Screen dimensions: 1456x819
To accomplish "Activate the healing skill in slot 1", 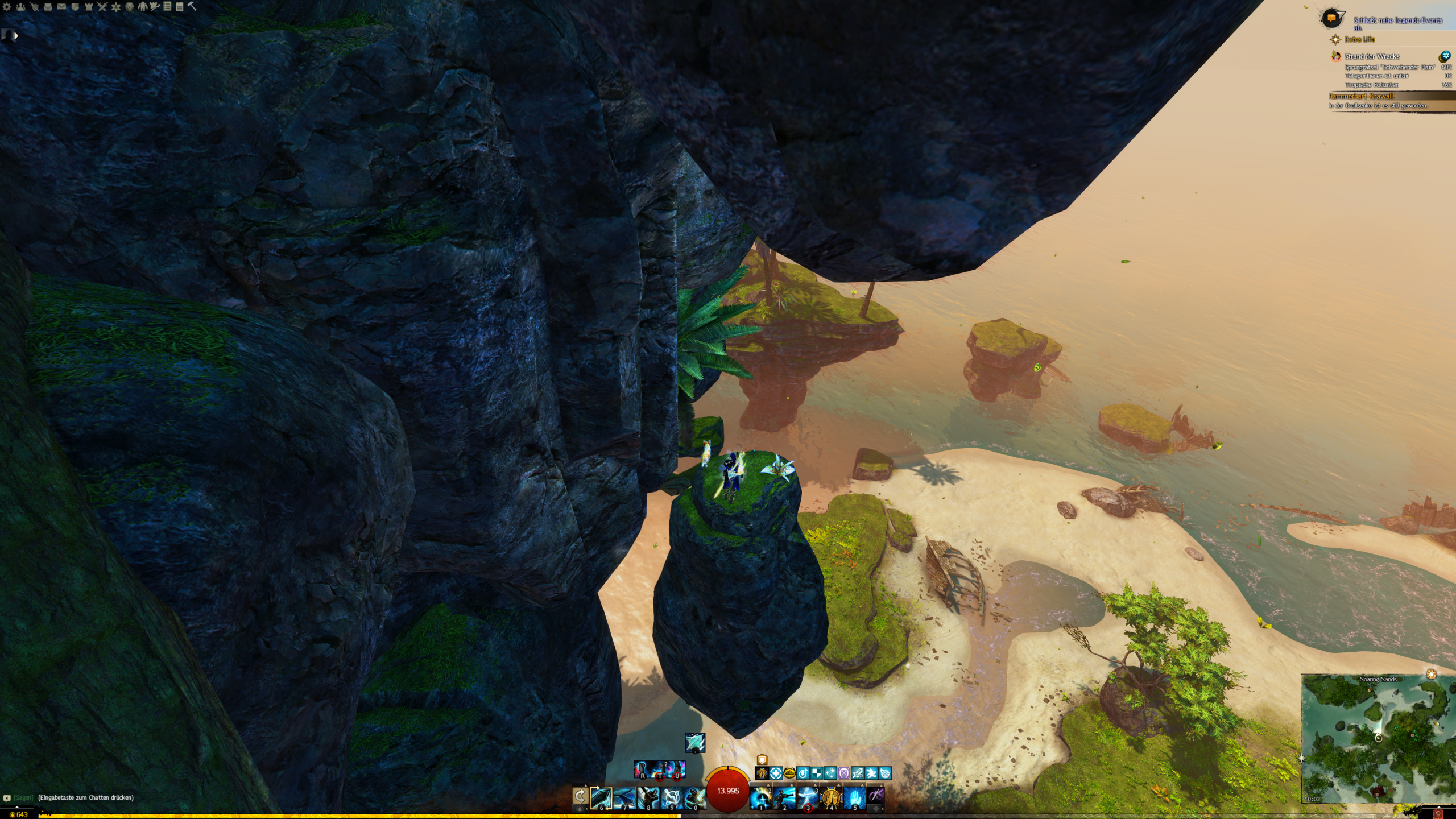I will point(760,798).
